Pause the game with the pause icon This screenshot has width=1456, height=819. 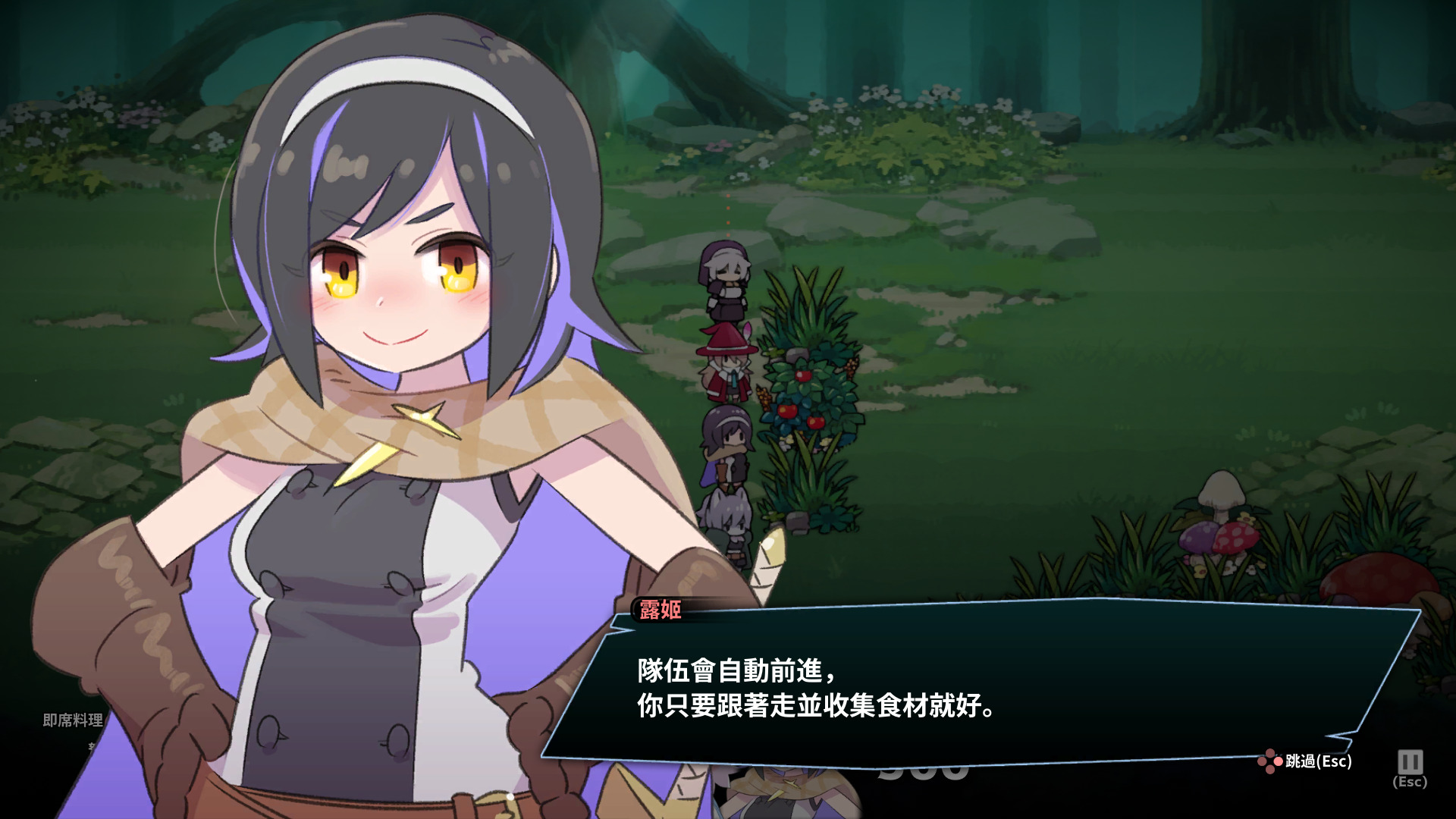[1410, 762]
